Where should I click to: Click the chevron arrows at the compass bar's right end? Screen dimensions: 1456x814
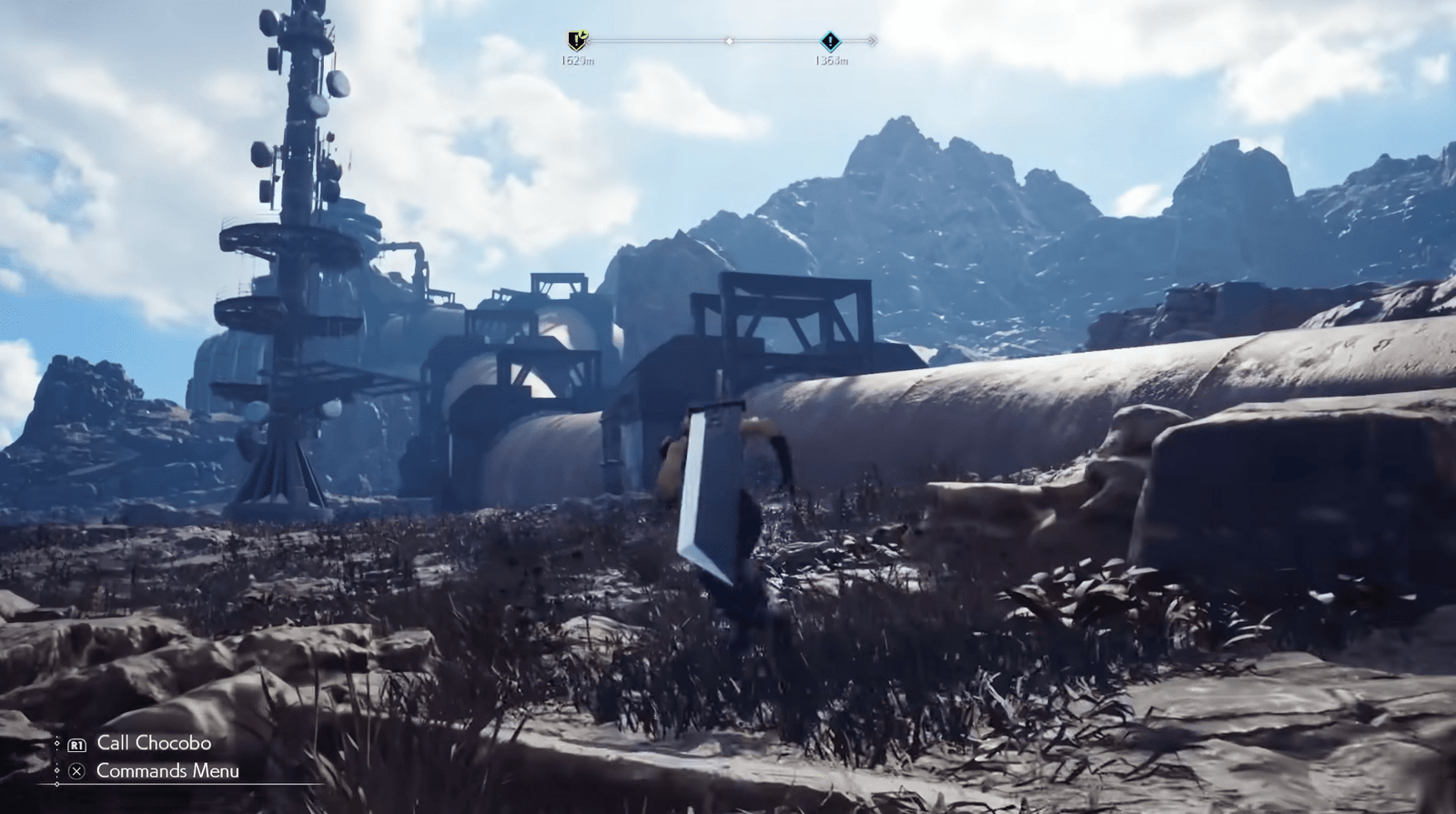click(874, 39)
